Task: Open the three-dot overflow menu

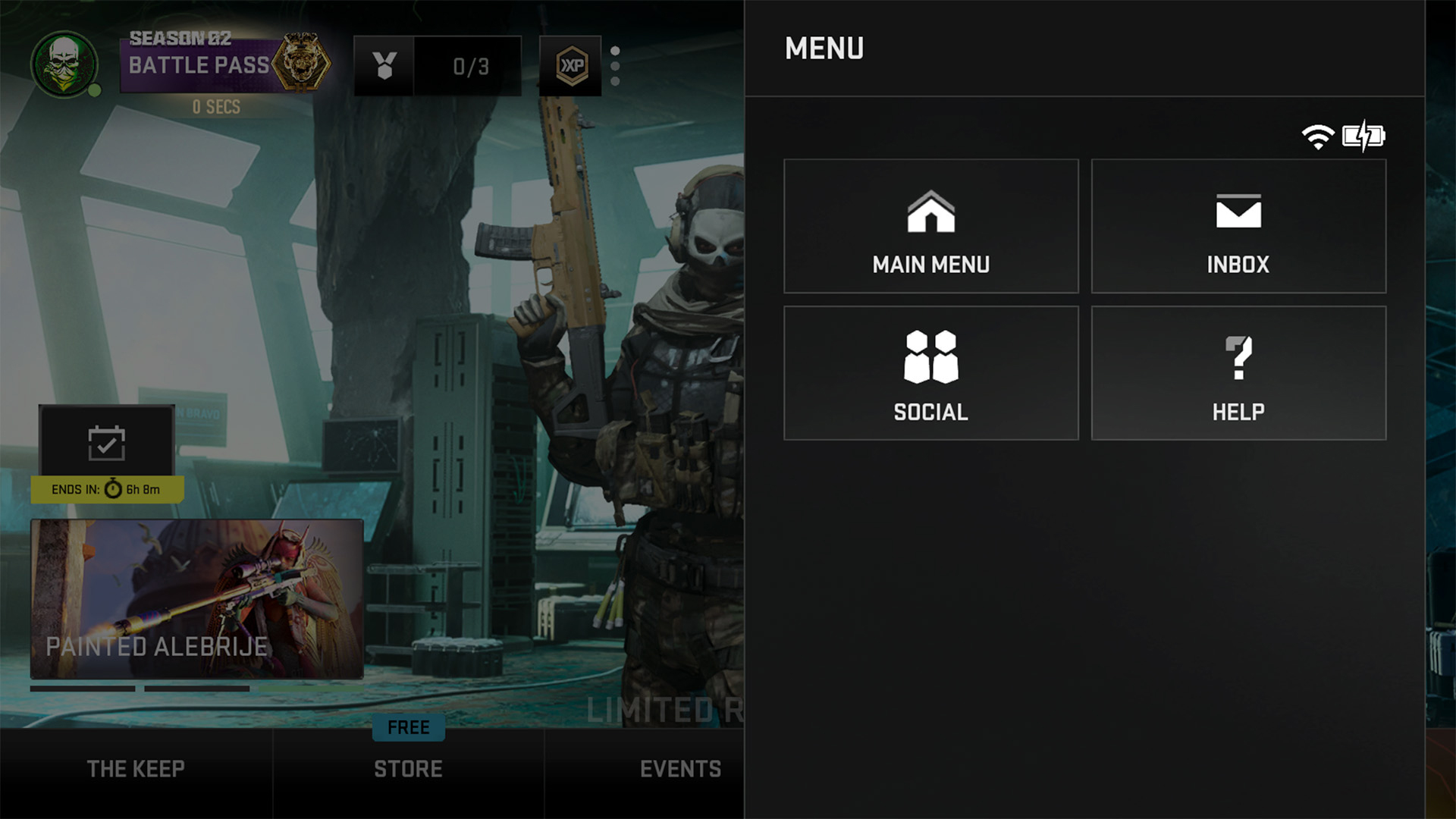Action: tap(614, 66)
